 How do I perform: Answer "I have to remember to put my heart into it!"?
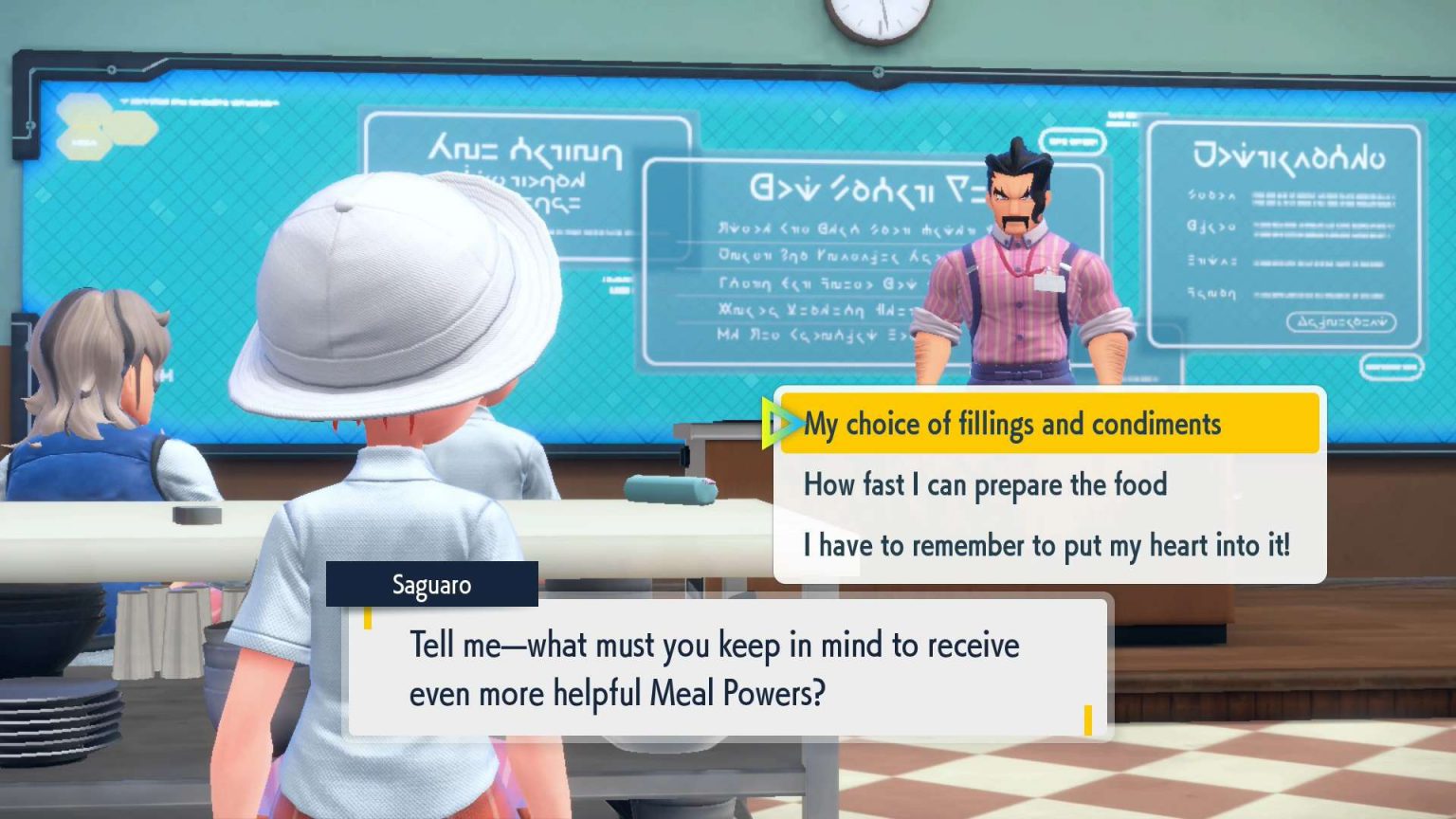tap(1046, 545)
